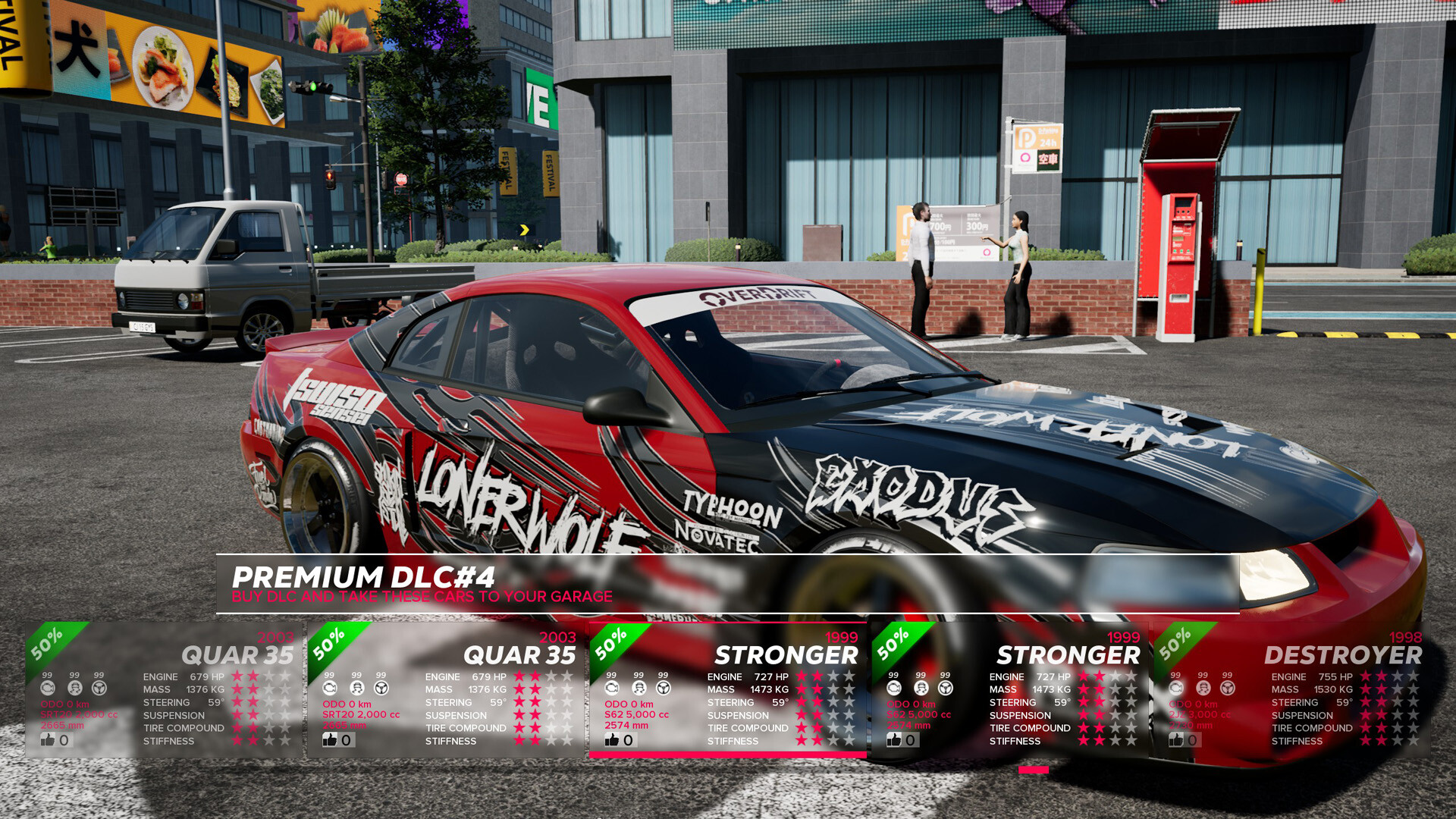This screenshot has width=1456, height=819.
Task: Click the BUY DLC AND TAKE THESE CARS text
Action: (x=422, y=596)
